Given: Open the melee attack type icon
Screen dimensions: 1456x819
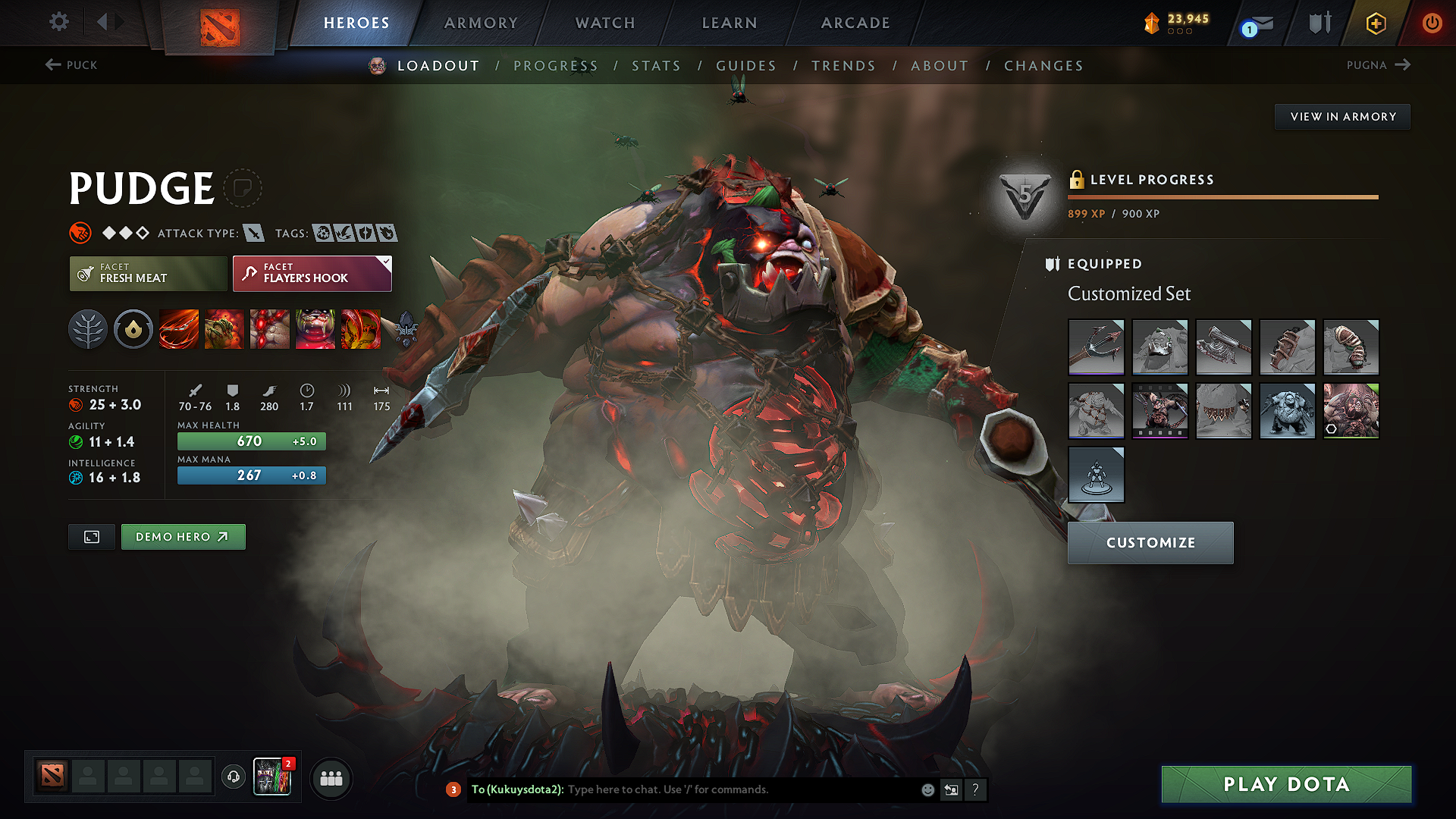Looking at the screenshot, I should [253, 233].
